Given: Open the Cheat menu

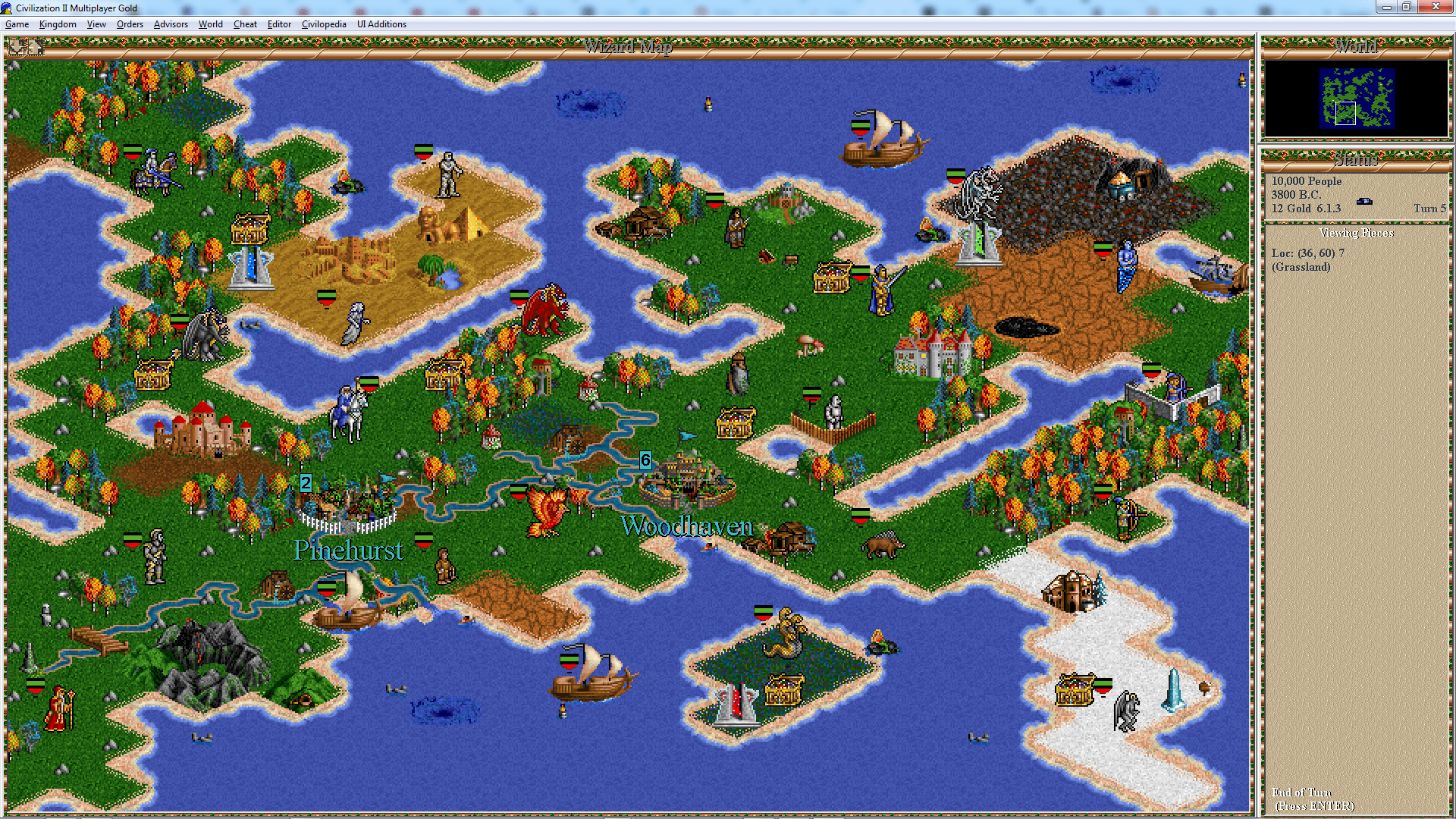Looking at the screenshot, I should [x=245, y=24].
